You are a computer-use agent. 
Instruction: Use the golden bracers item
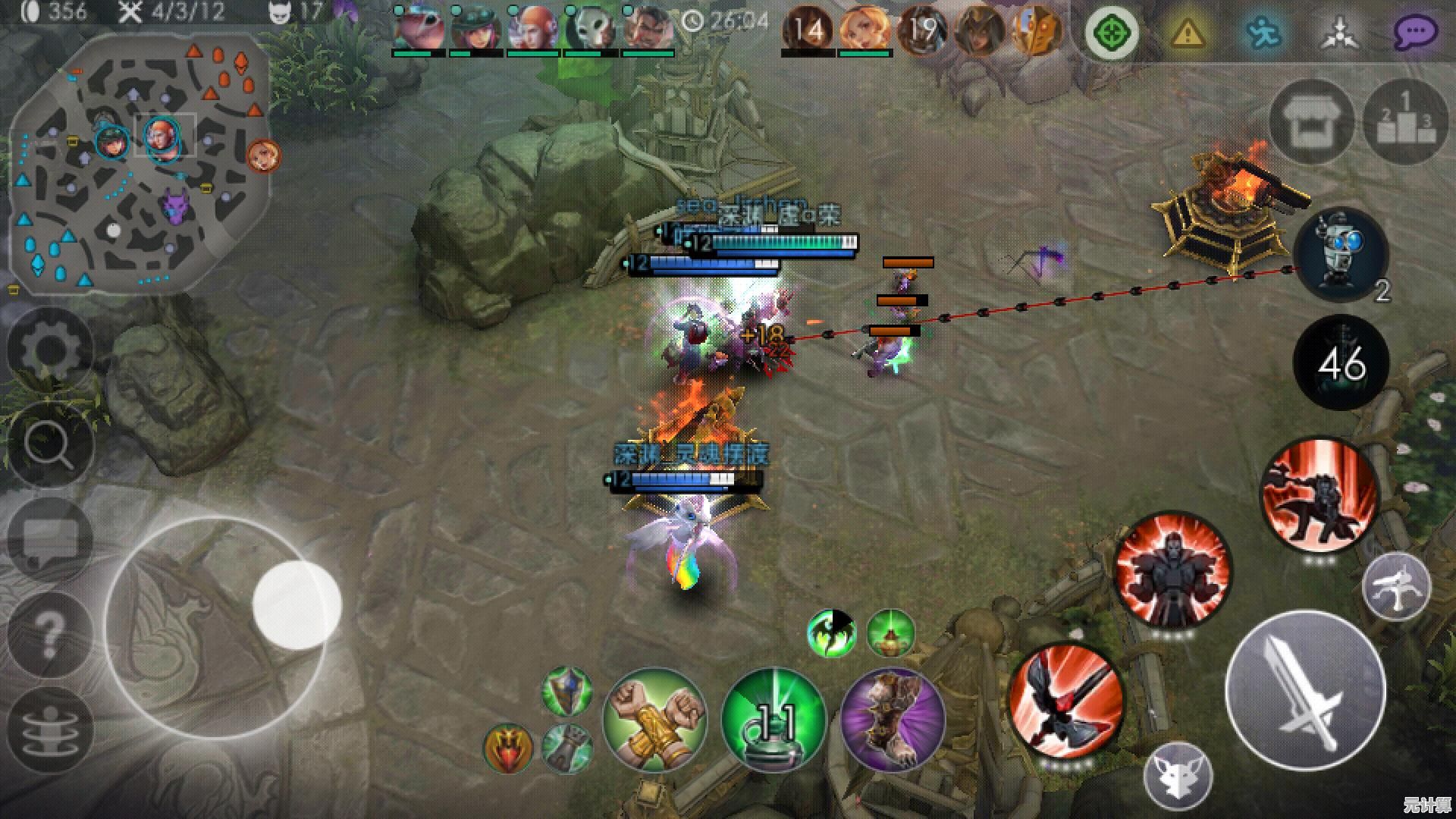pos(654,719)
